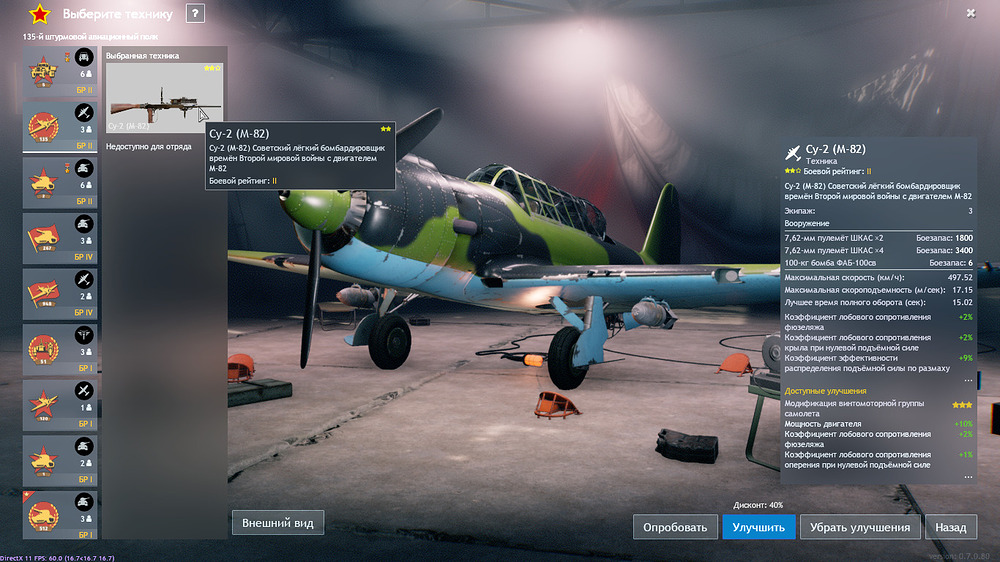Upgrade vehicle with "Улучшить" button
The width and height of the screenshot is (1000, 562).
click(x=759, y=527)
